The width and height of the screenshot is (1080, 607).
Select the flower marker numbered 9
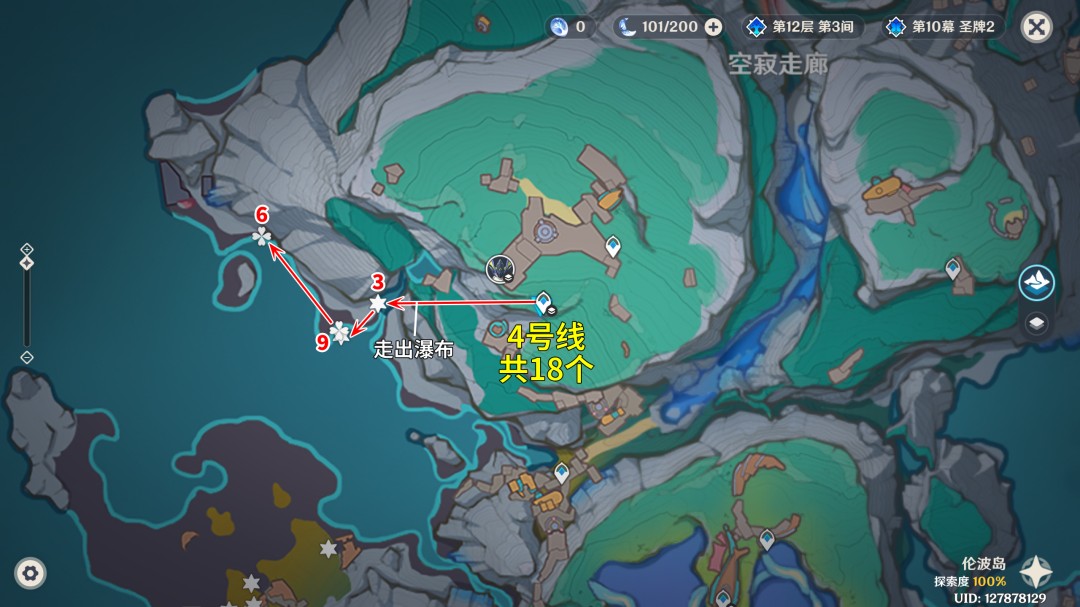(340, 333)
